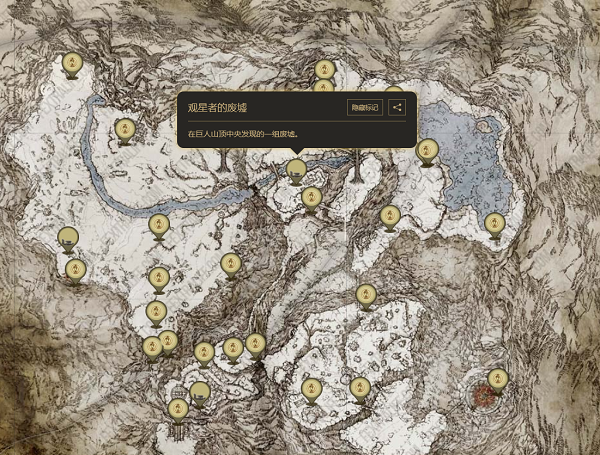The height and width of the screenshot is (455, 600).
Task: Select the marker beside the red forge emblem
Action: pyautogui.click(x=498, y=379)
